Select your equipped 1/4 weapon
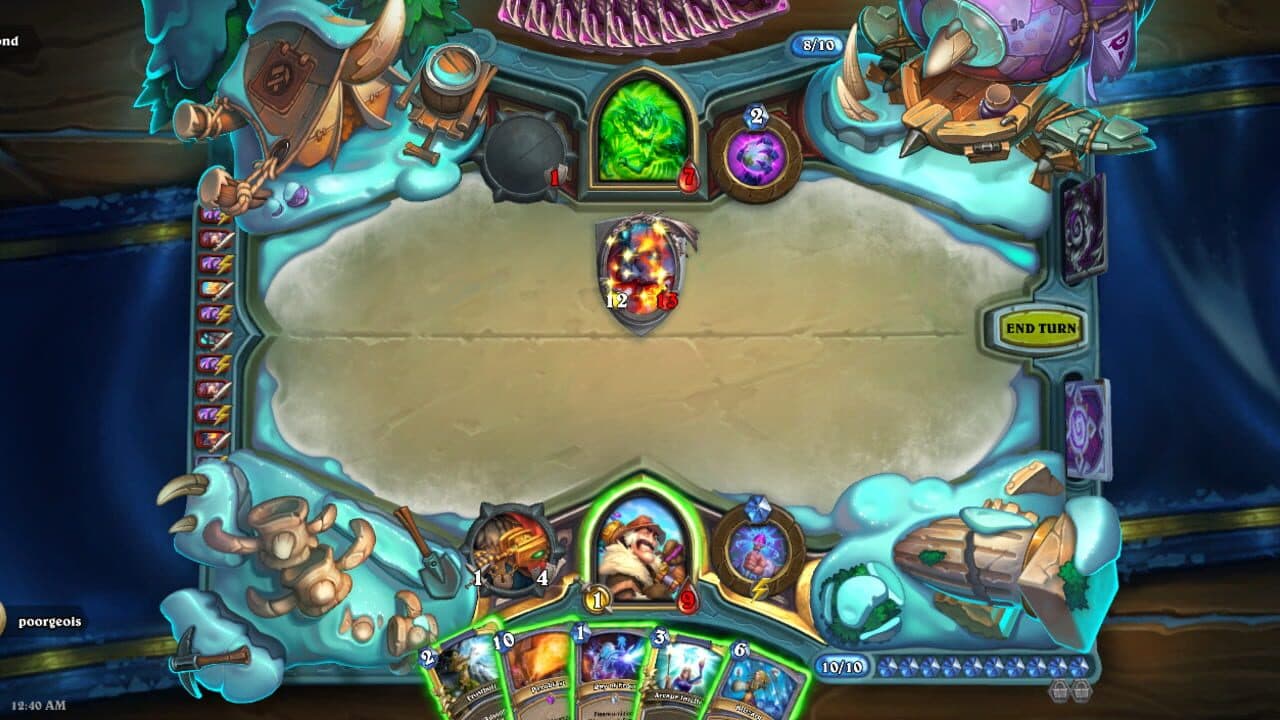The image size is (1280, 720). click(x=516, y=550)
